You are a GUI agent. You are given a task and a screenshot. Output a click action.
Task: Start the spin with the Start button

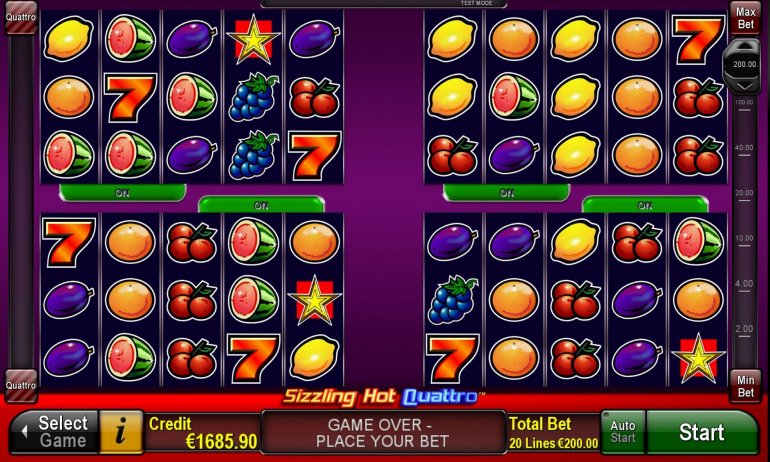[702, 432]
